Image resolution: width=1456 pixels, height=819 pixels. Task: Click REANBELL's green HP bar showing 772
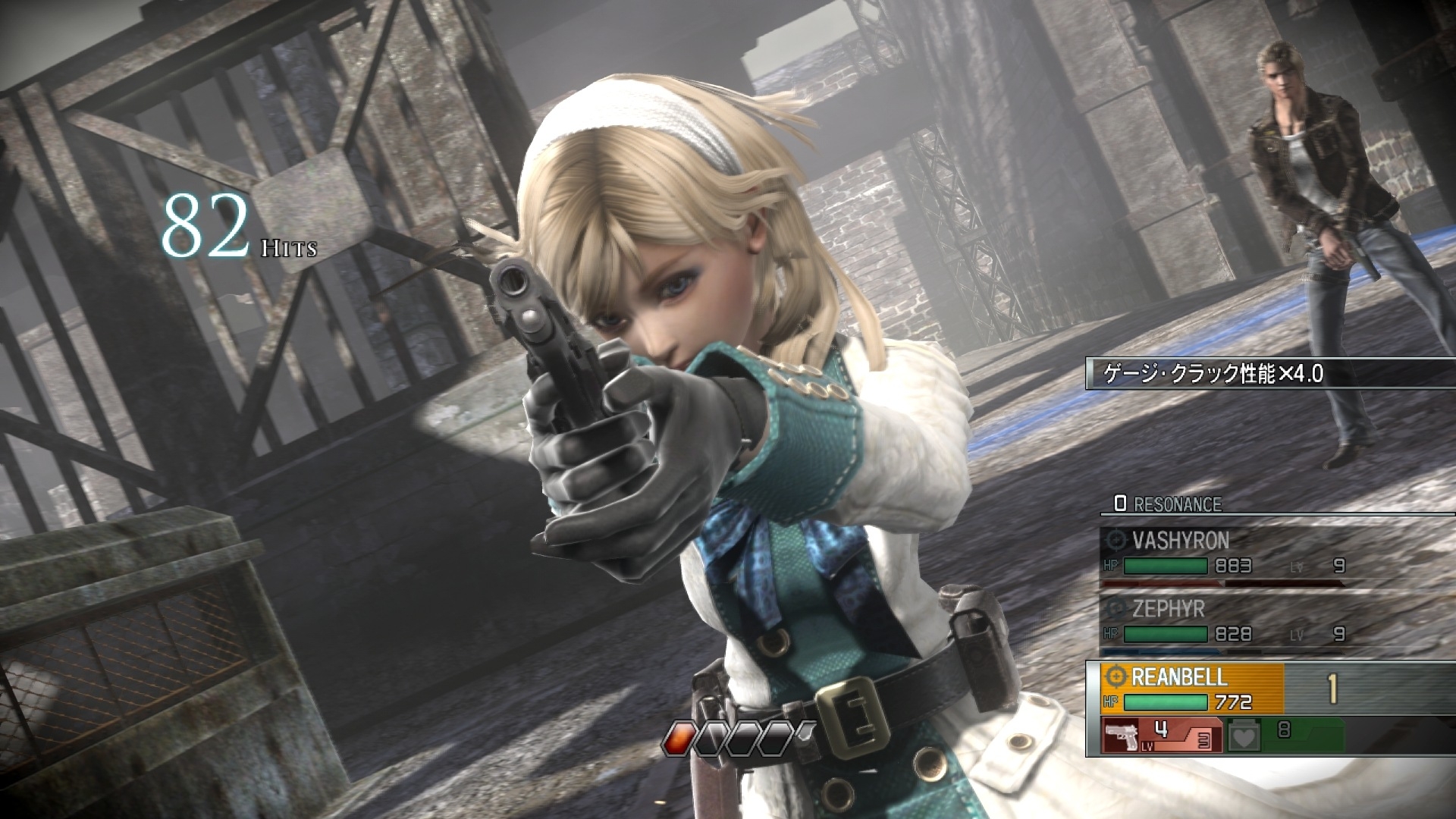coord(1165,702)
